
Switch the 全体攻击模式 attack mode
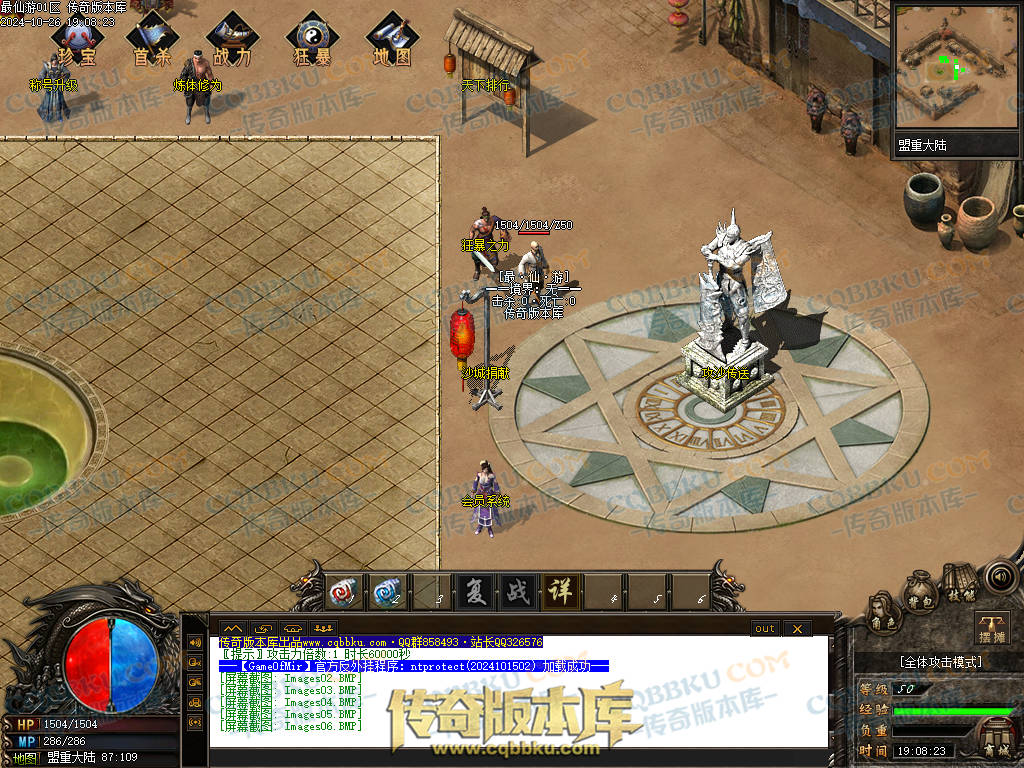coord(939,662)
